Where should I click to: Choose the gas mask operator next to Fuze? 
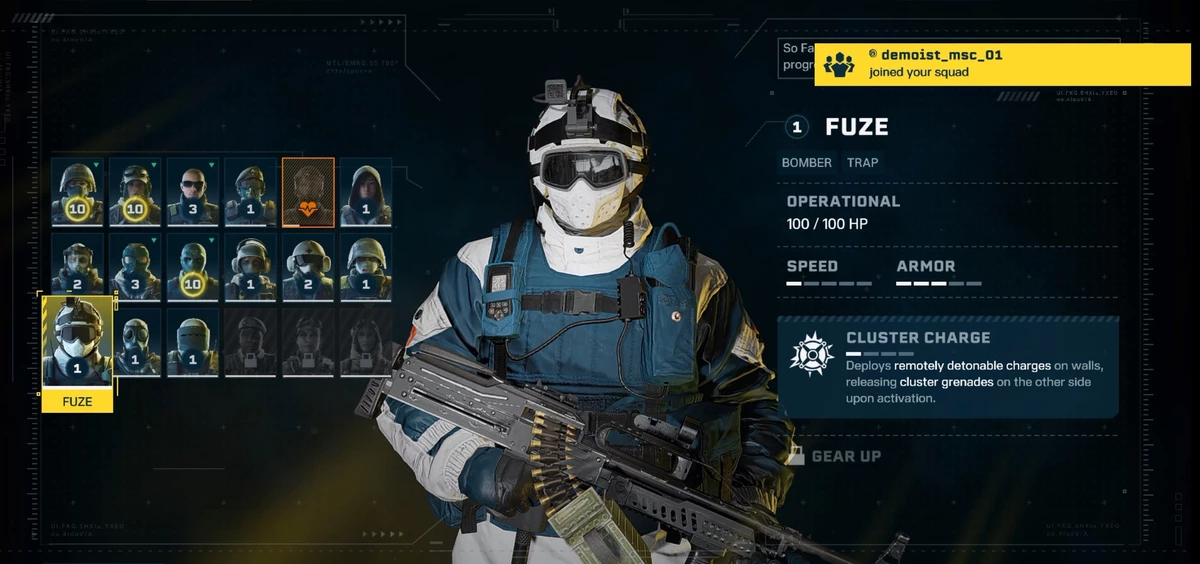tap(136, 342)
